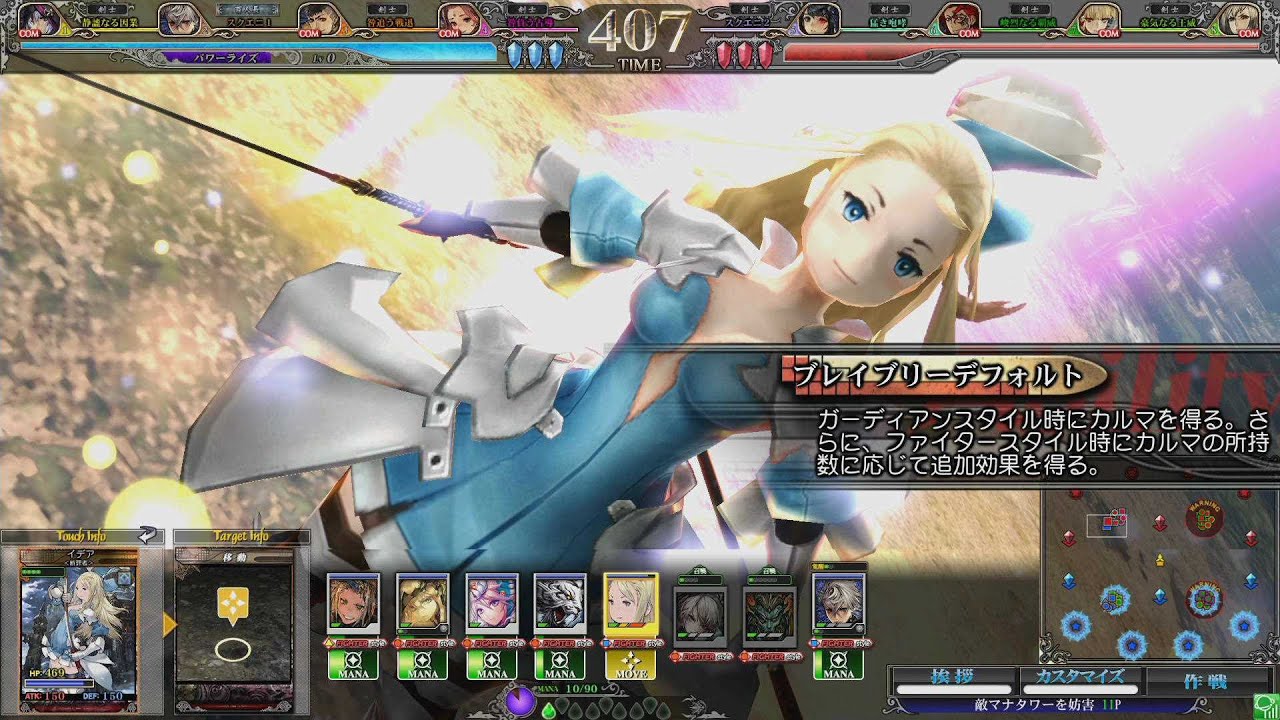This screenshot has width=1280, height=720.
Task: Toggle the Touch Info swap arrow
Action: [x=147, y=536]
